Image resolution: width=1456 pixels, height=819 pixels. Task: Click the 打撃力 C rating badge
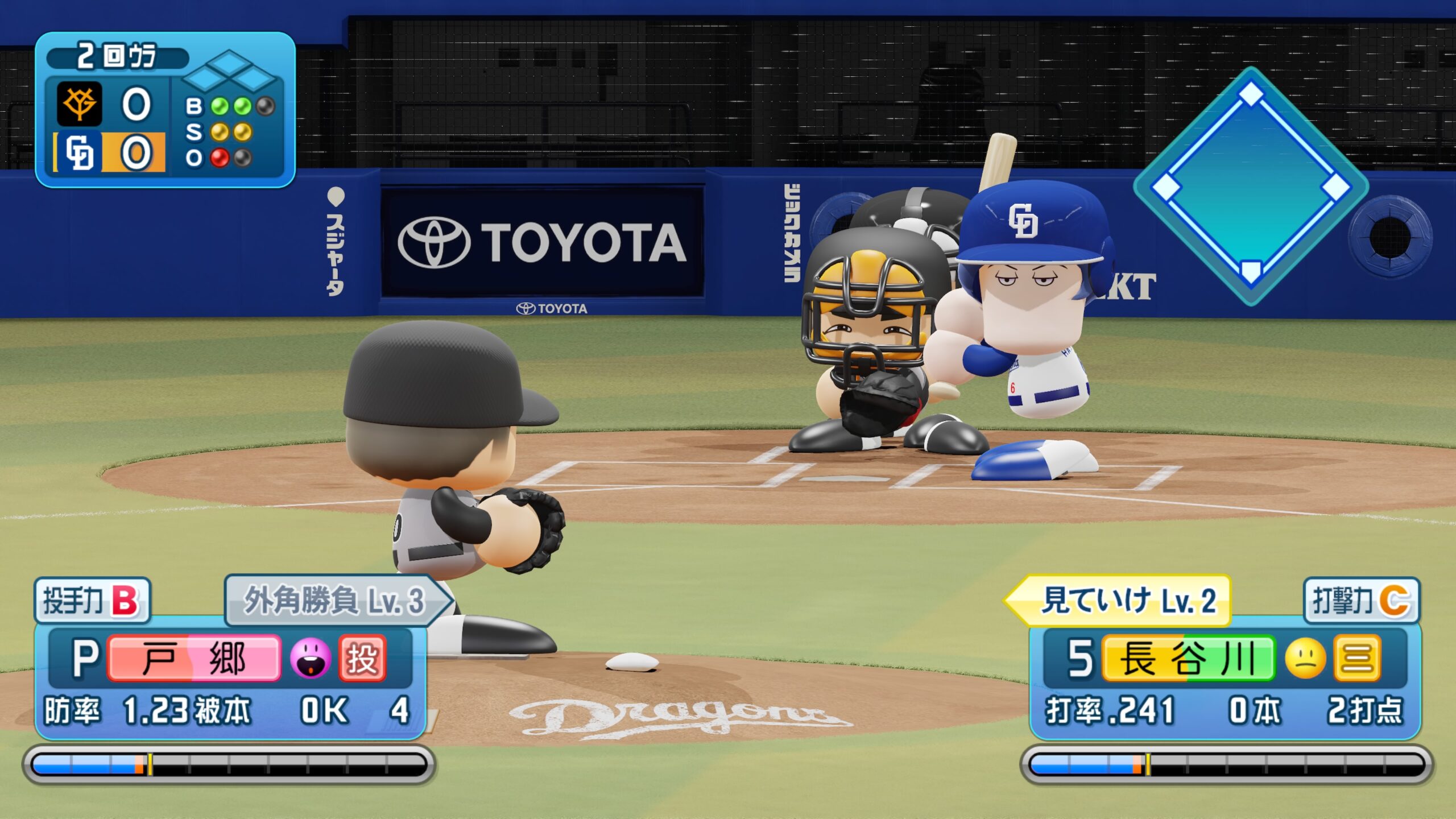pyautogui.click(x=1361, y=600)
